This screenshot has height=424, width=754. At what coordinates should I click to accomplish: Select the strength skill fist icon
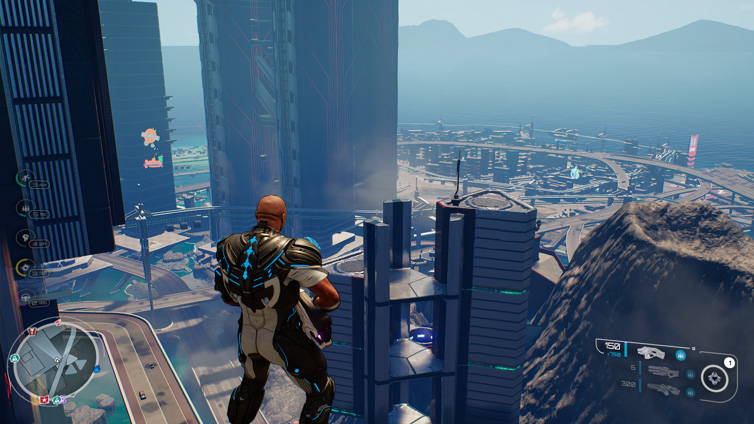click(x=24, y=238)
